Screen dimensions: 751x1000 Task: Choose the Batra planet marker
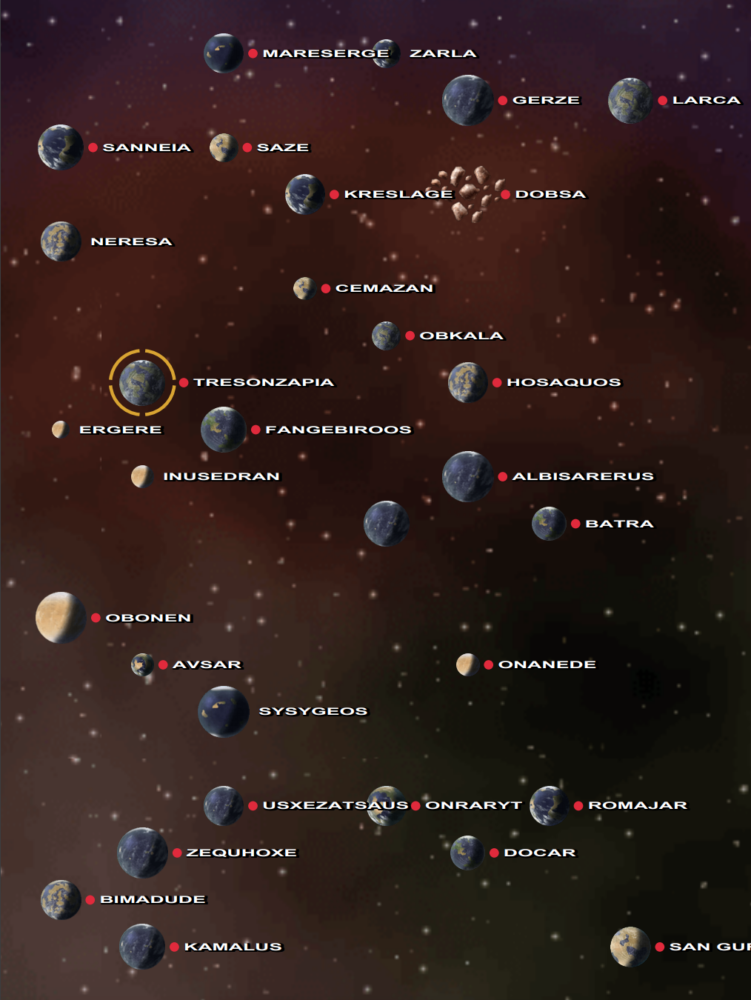point(549,523)
